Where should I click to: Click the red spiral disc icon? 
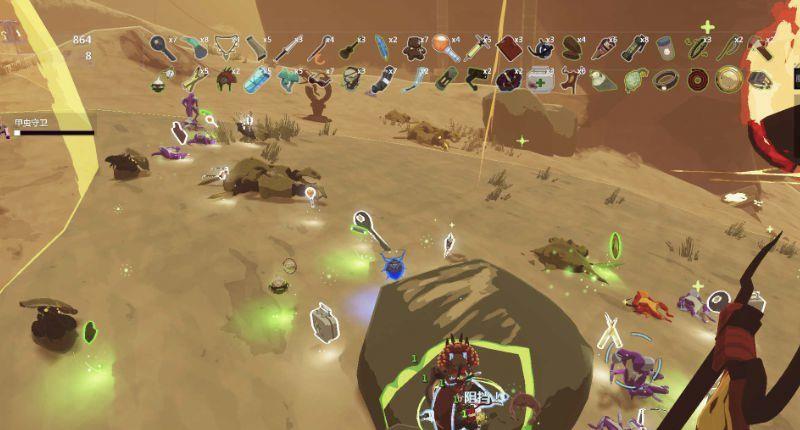[x=700, y=78]
